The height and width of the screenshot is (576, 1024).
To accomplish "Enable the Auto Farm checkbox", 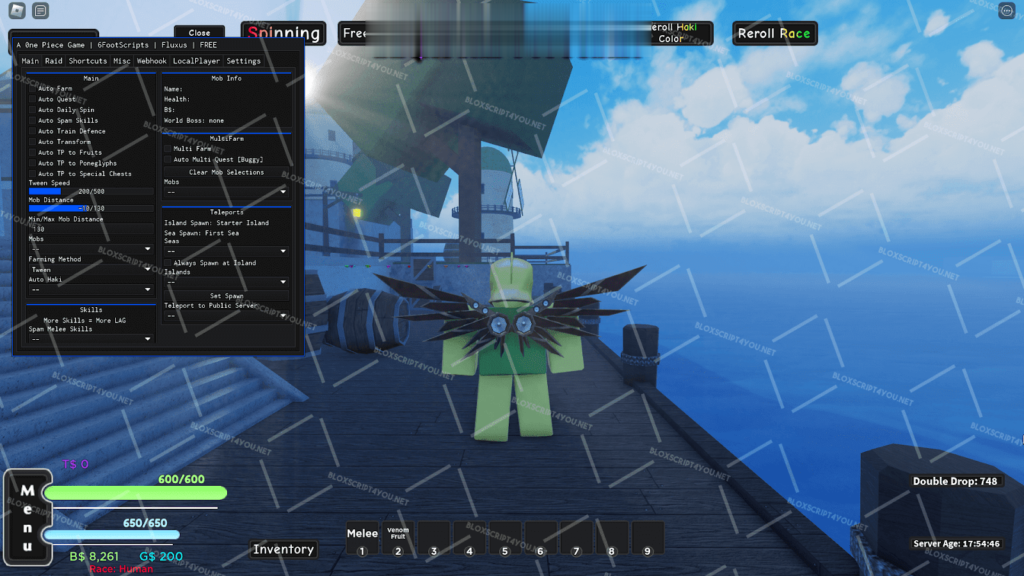I will (32, 89).
